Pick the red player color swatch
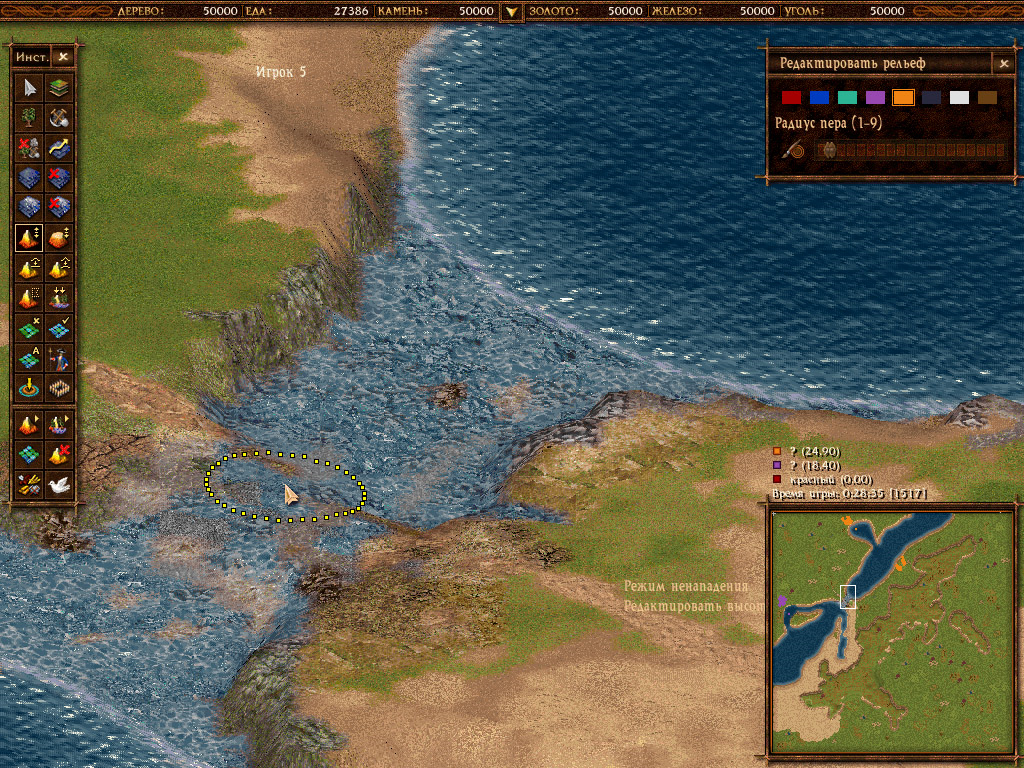This screenshot has width=1024, height=768. (x=792, y=98)
